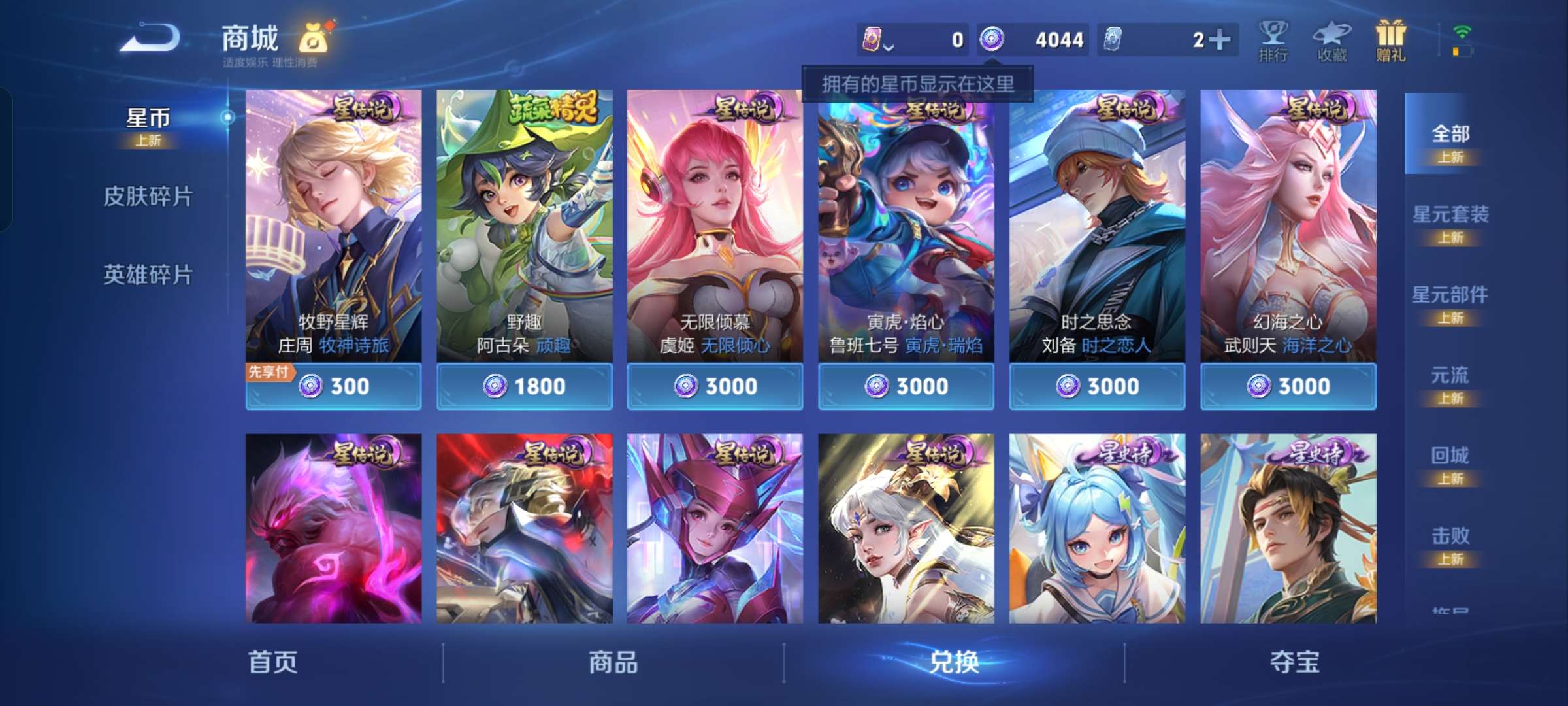Tap the 1800 price button for 阿古朵
The height and width of the screenshot is (706, 1568).
[524, 386]
